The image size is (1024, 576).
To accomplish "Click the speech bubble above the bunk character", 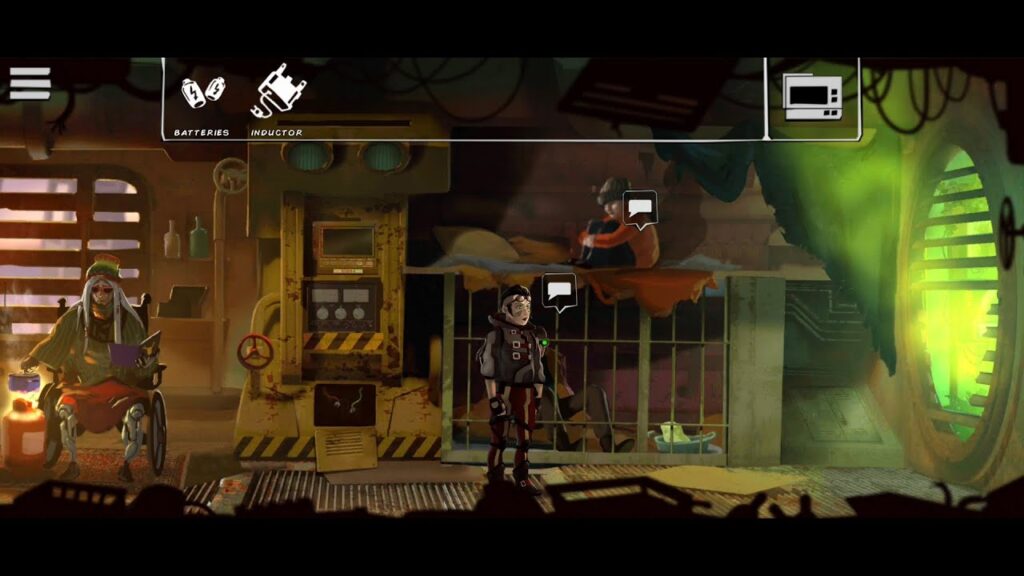I will coord(639,208).
